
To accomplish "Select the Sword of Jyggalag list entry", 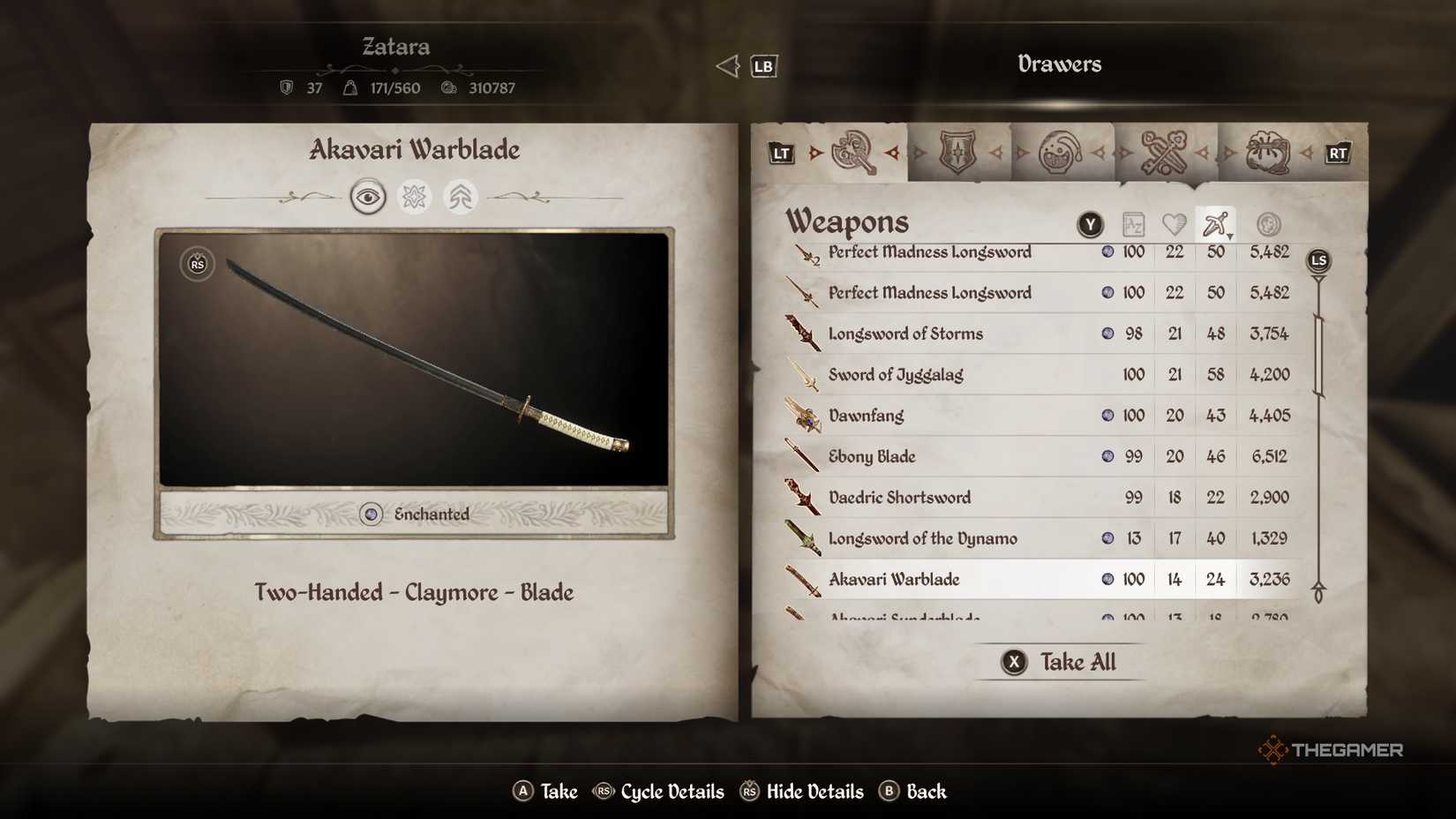I will (971, 374).
